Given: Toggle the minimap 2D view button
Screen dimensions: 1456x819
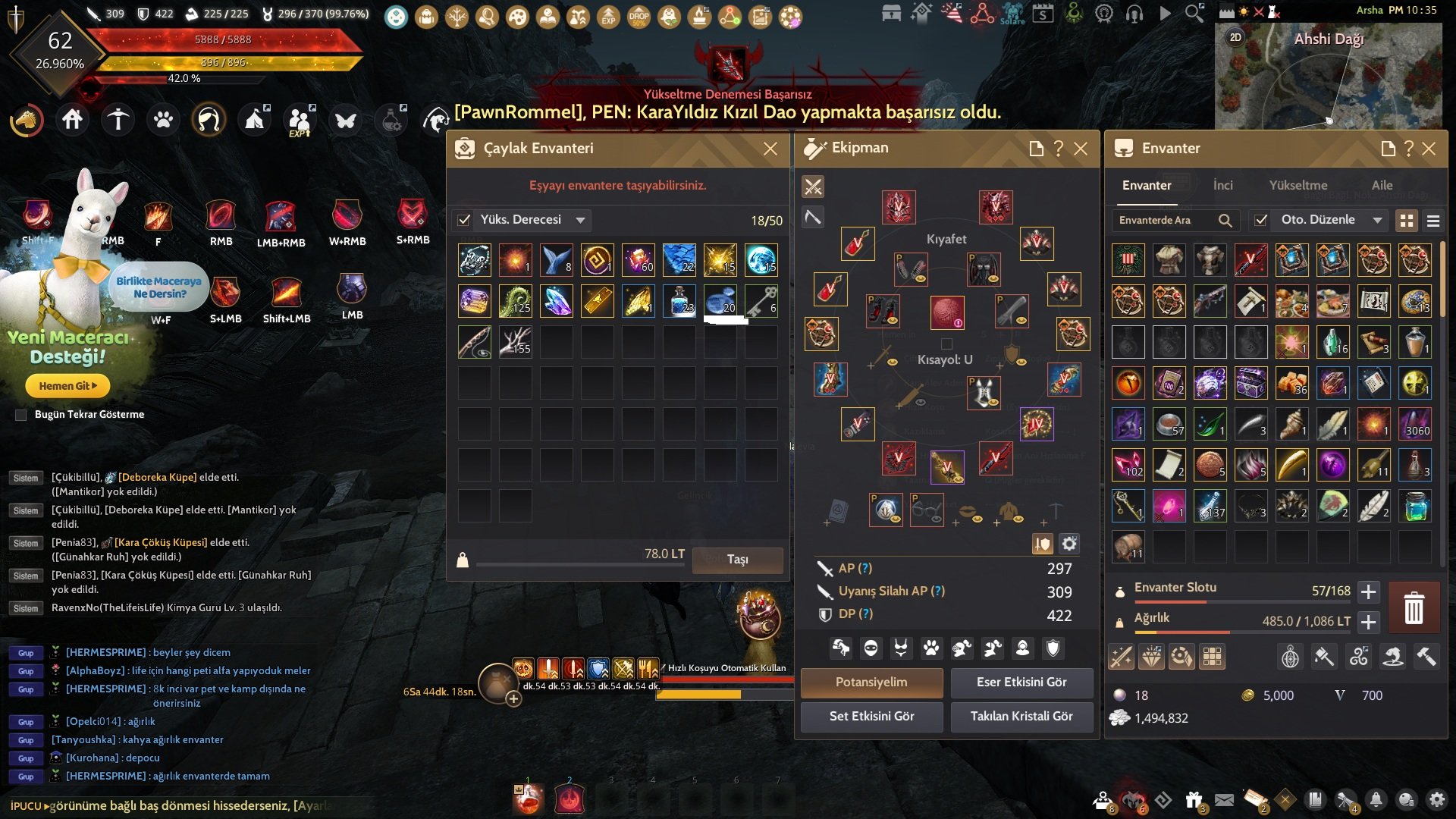Looking at the screenshot, I should (1235, 37).
